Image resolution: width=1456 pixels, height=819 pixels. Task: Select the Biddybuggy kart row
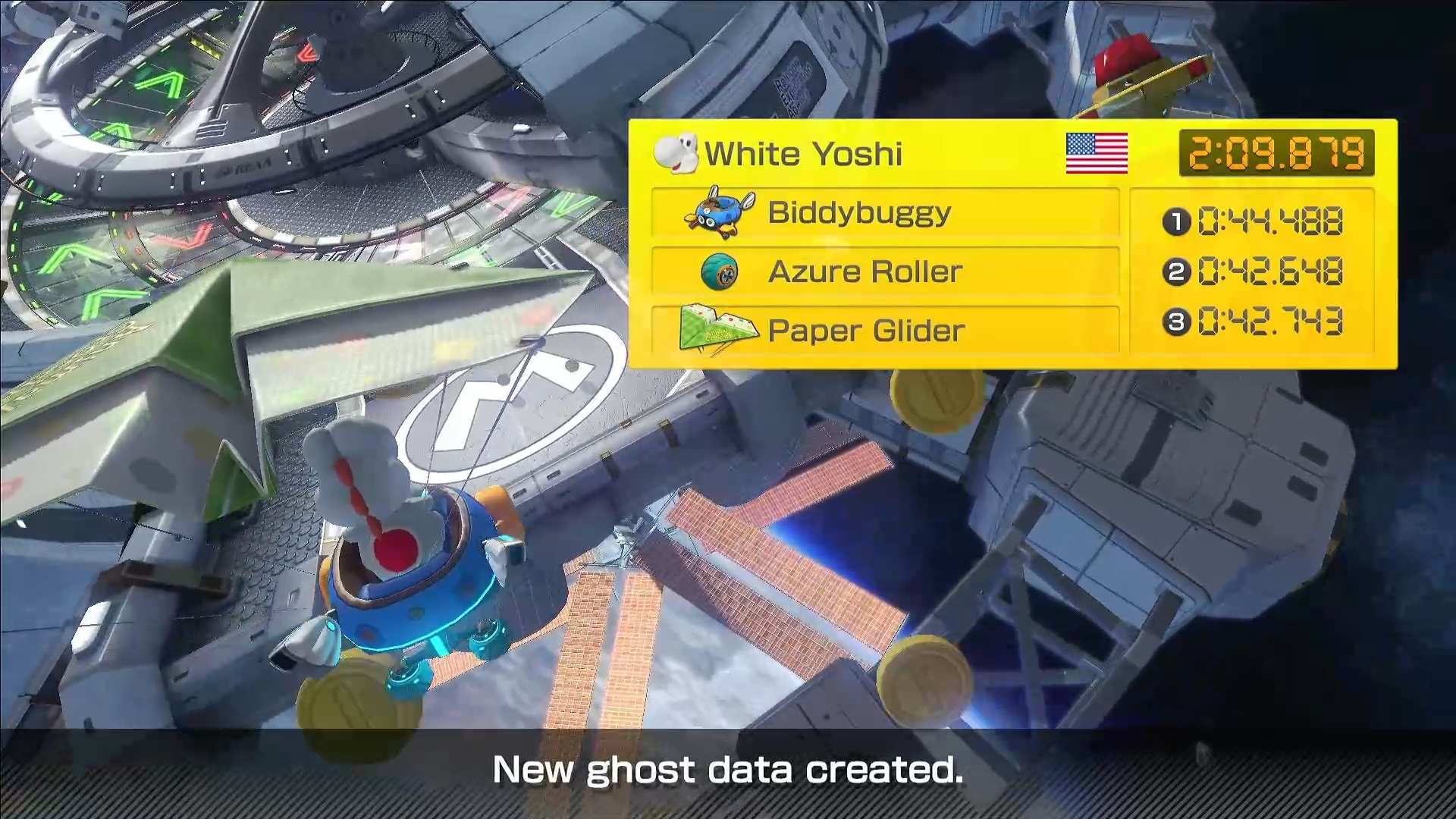click(885, 213)
